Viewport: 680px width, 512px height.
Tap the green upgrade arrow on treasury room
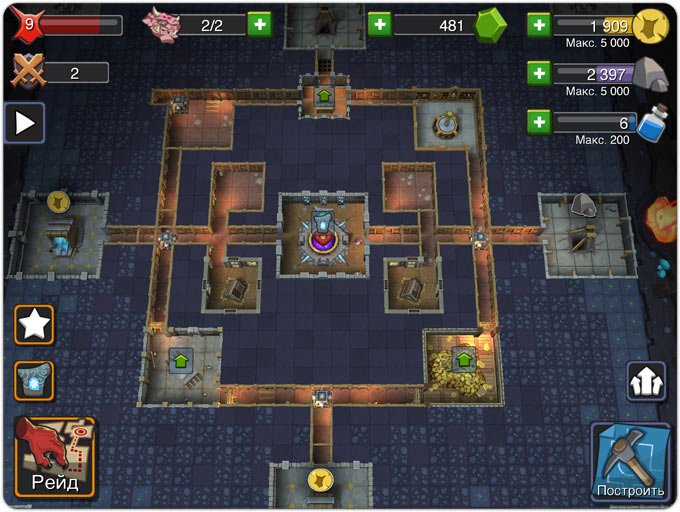click(463, 357)
